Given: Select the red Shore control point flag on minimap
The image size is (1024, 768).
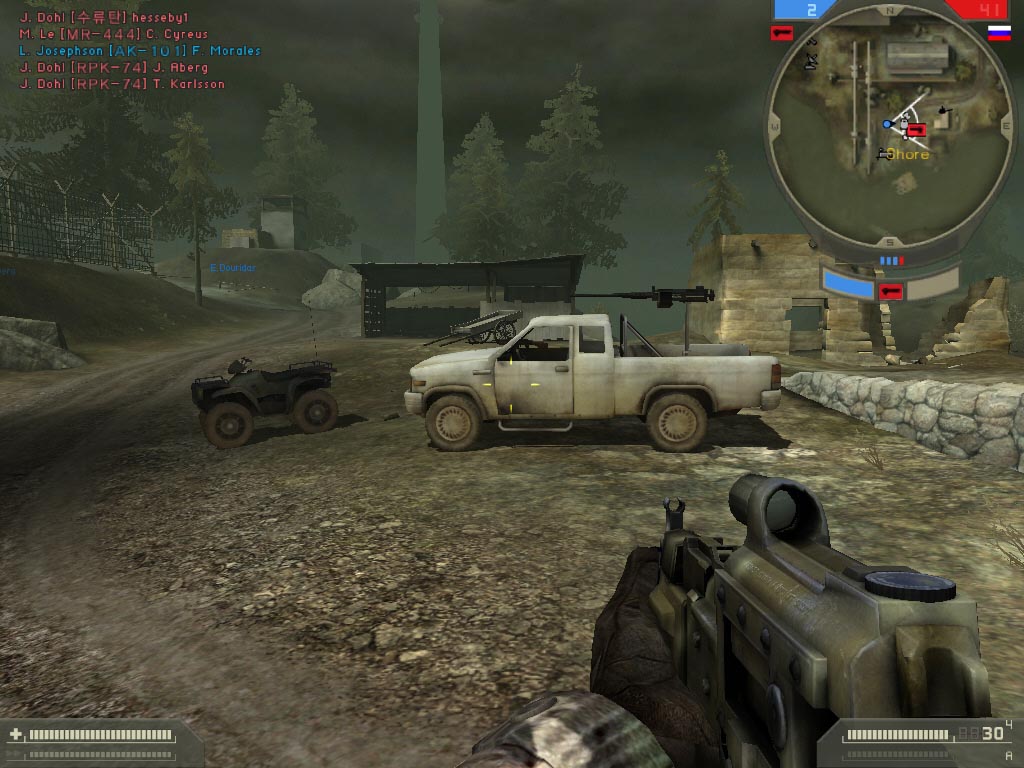Looking at the screenshot, I should 917,128.
